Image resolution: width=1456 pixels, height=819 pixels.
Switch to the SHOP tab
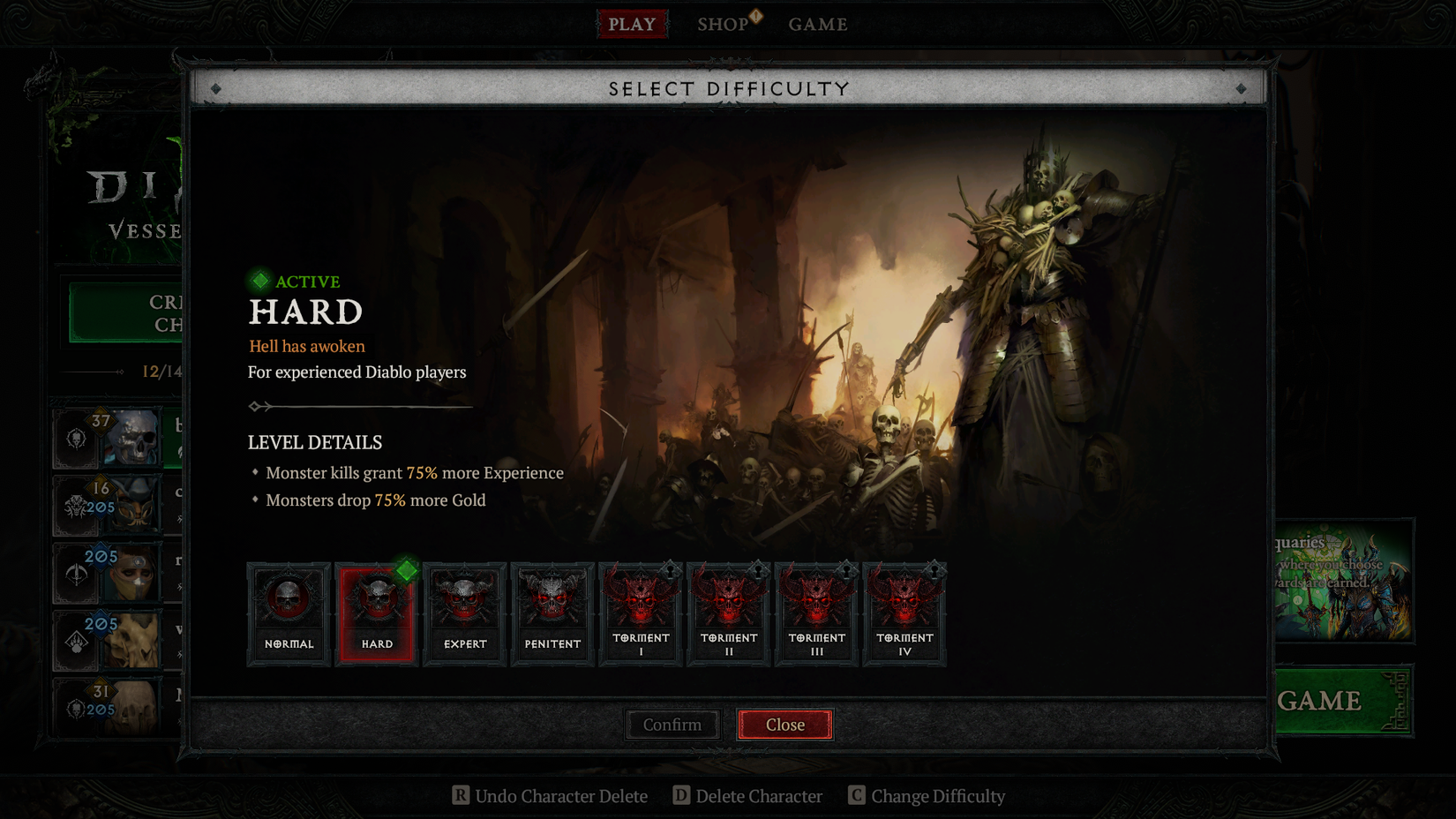pyautogui.click(x=724, y=24)
